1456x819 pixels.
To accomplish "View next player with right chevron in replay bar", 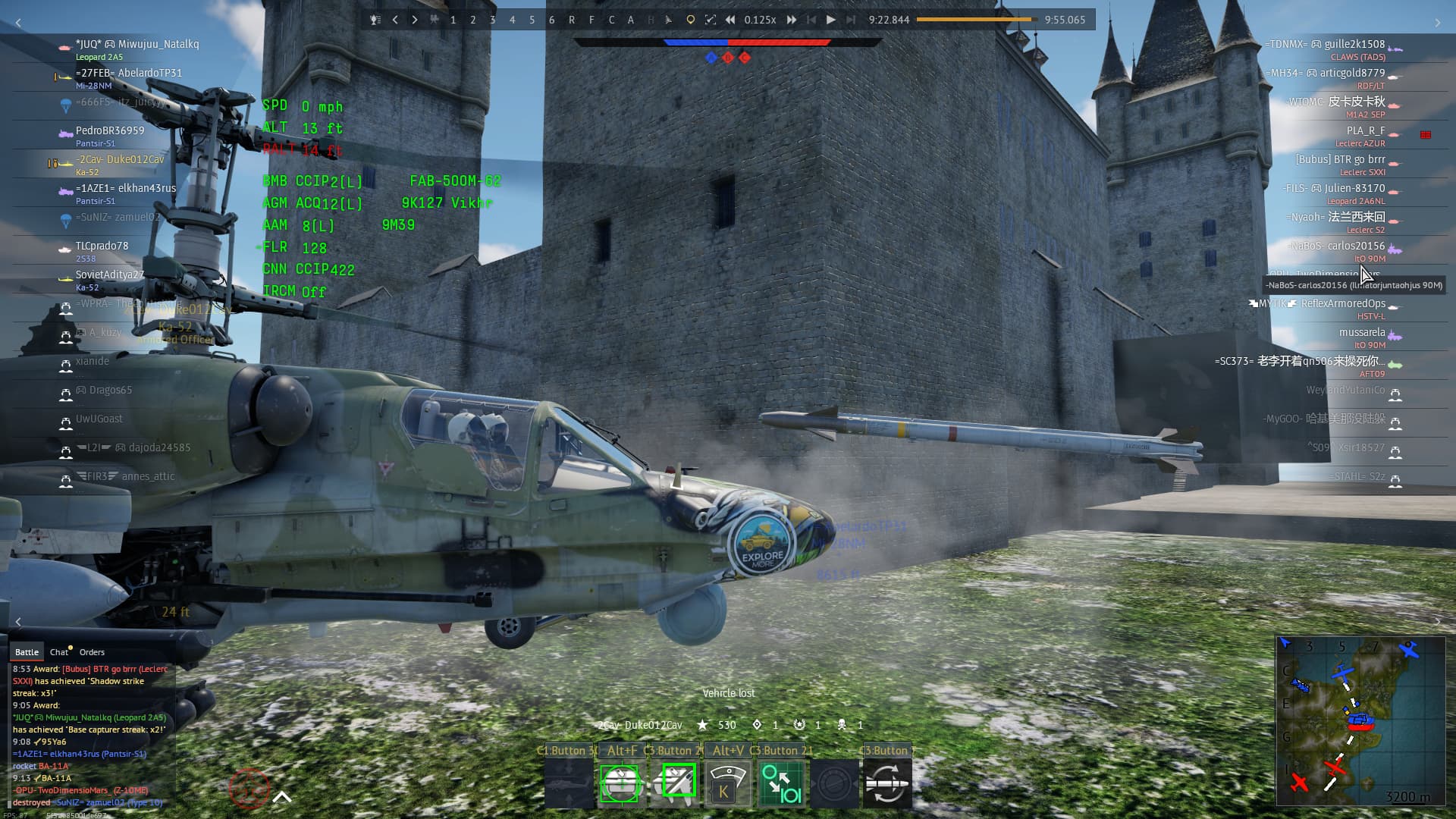I will pyautogui.click(x=415, y=20).
